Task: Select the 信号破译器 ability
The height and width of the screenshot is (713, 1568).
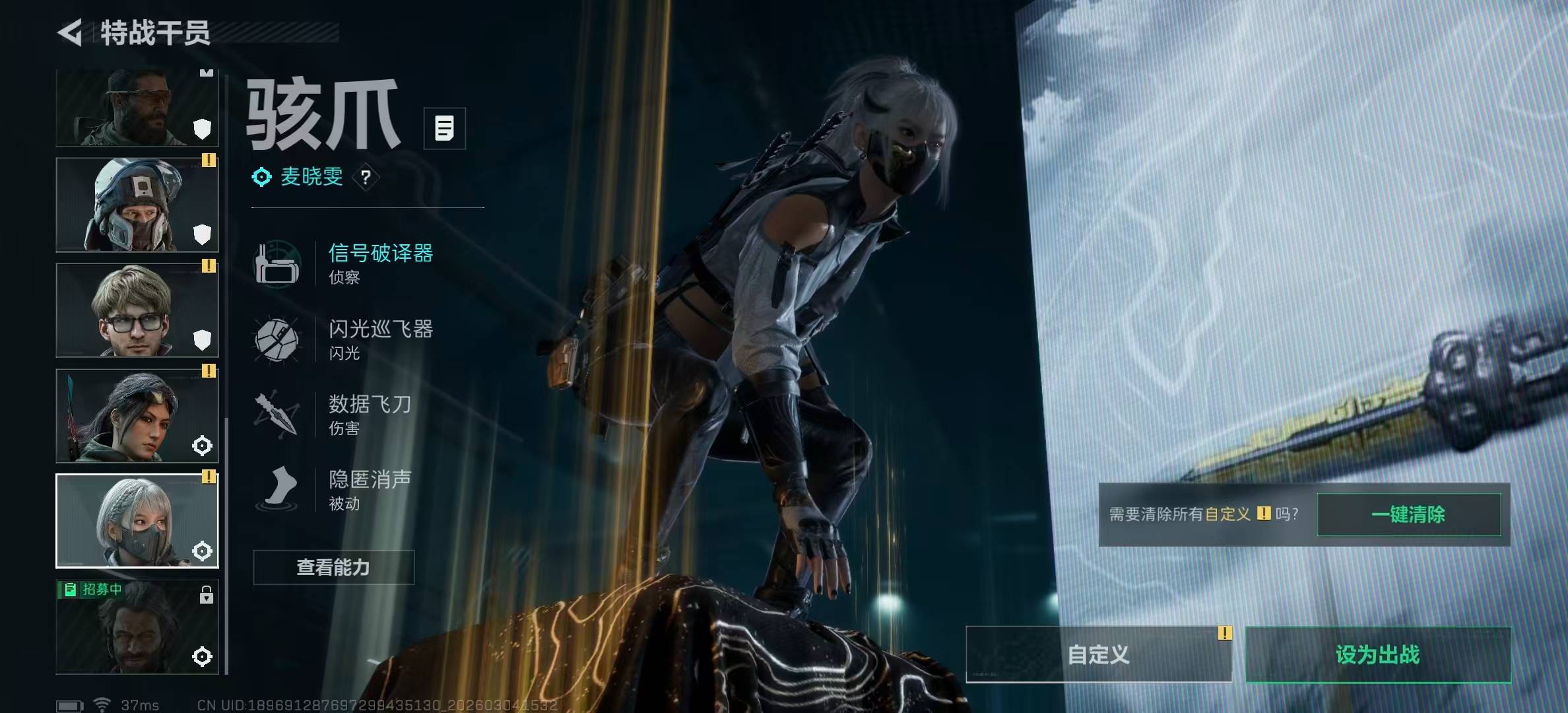Action: (380, 262)
